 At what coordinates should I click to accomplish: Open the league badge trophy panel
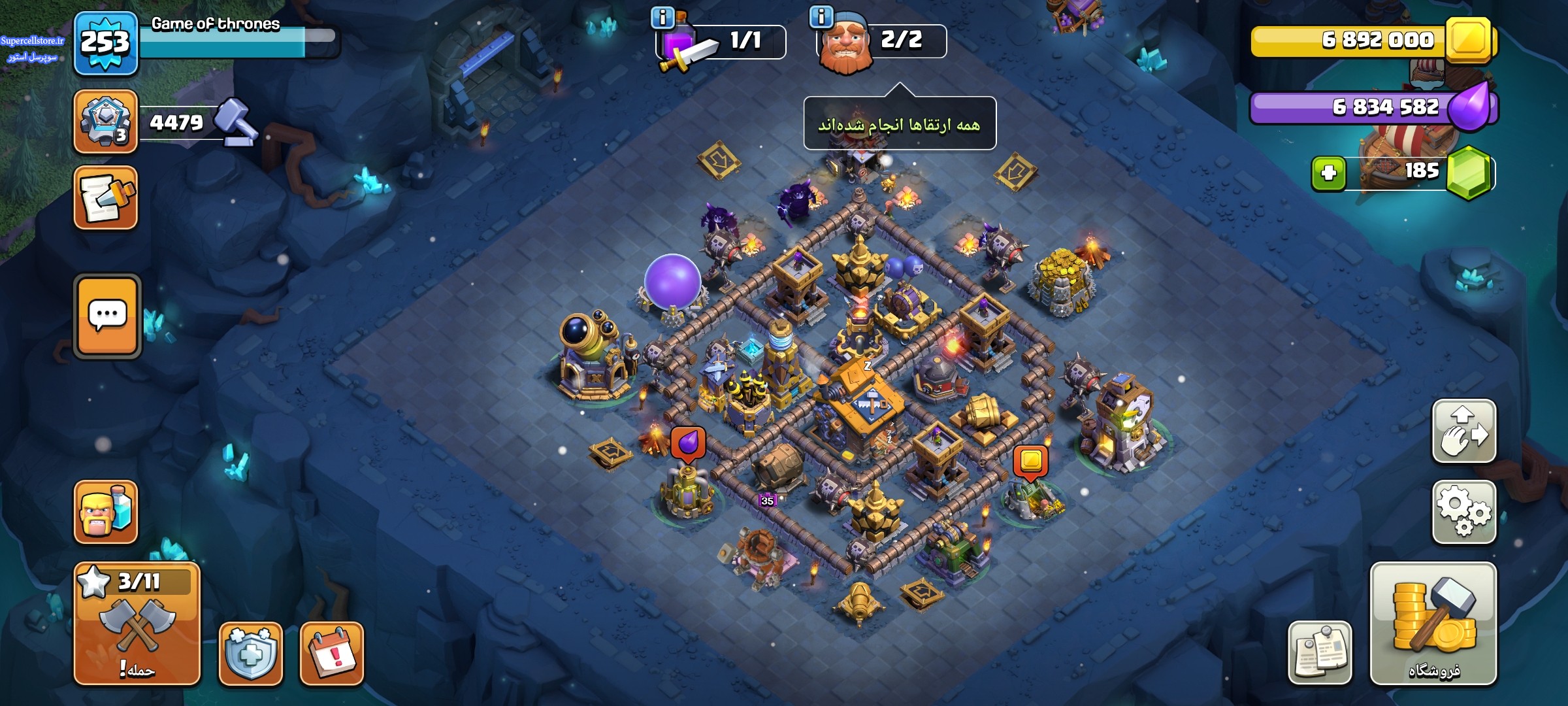(x=106, y=122)
